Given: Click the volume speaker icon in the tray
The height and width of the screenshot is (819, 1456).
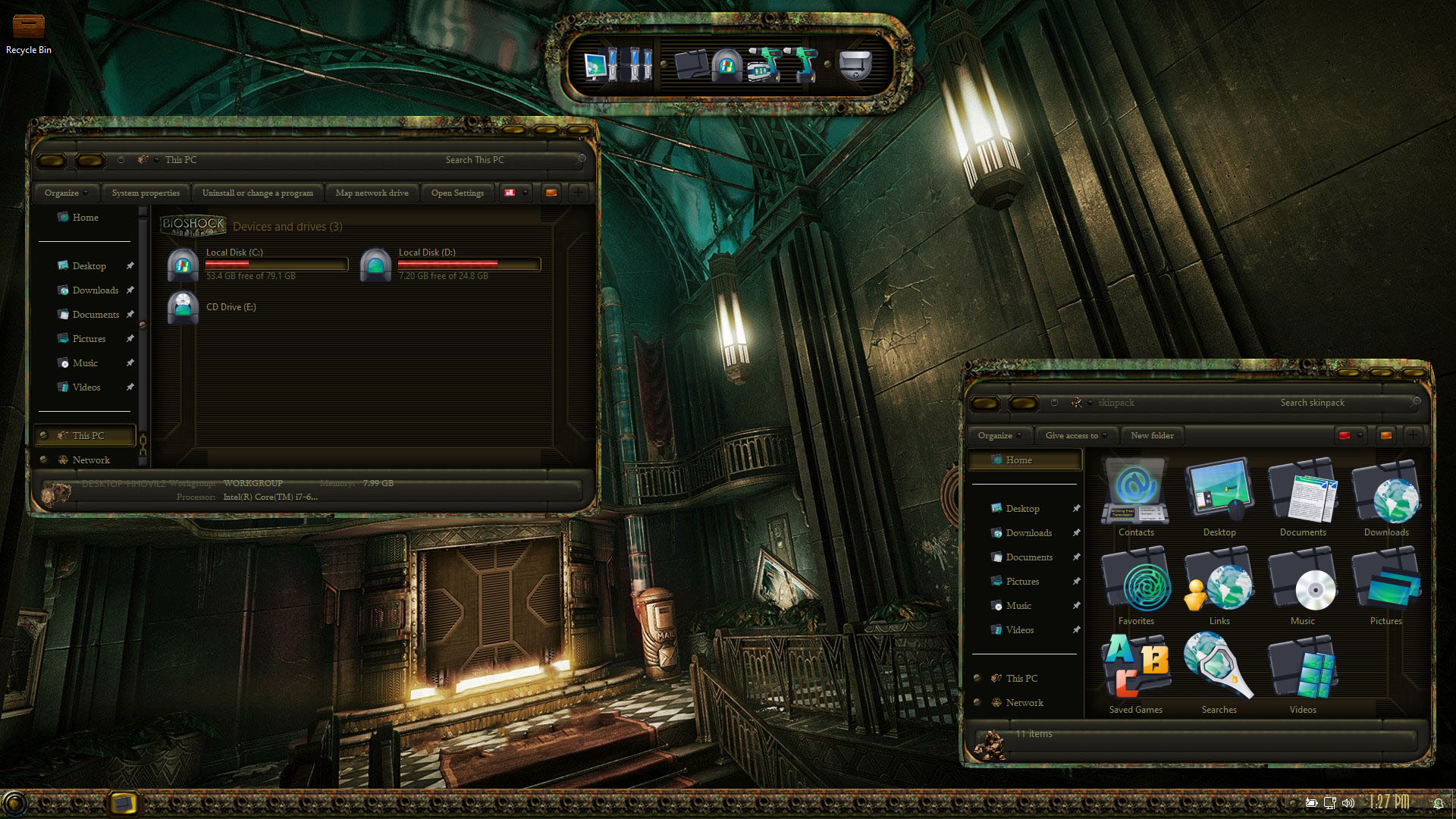Looking at the screenshot, I should tap(1348, 802).
